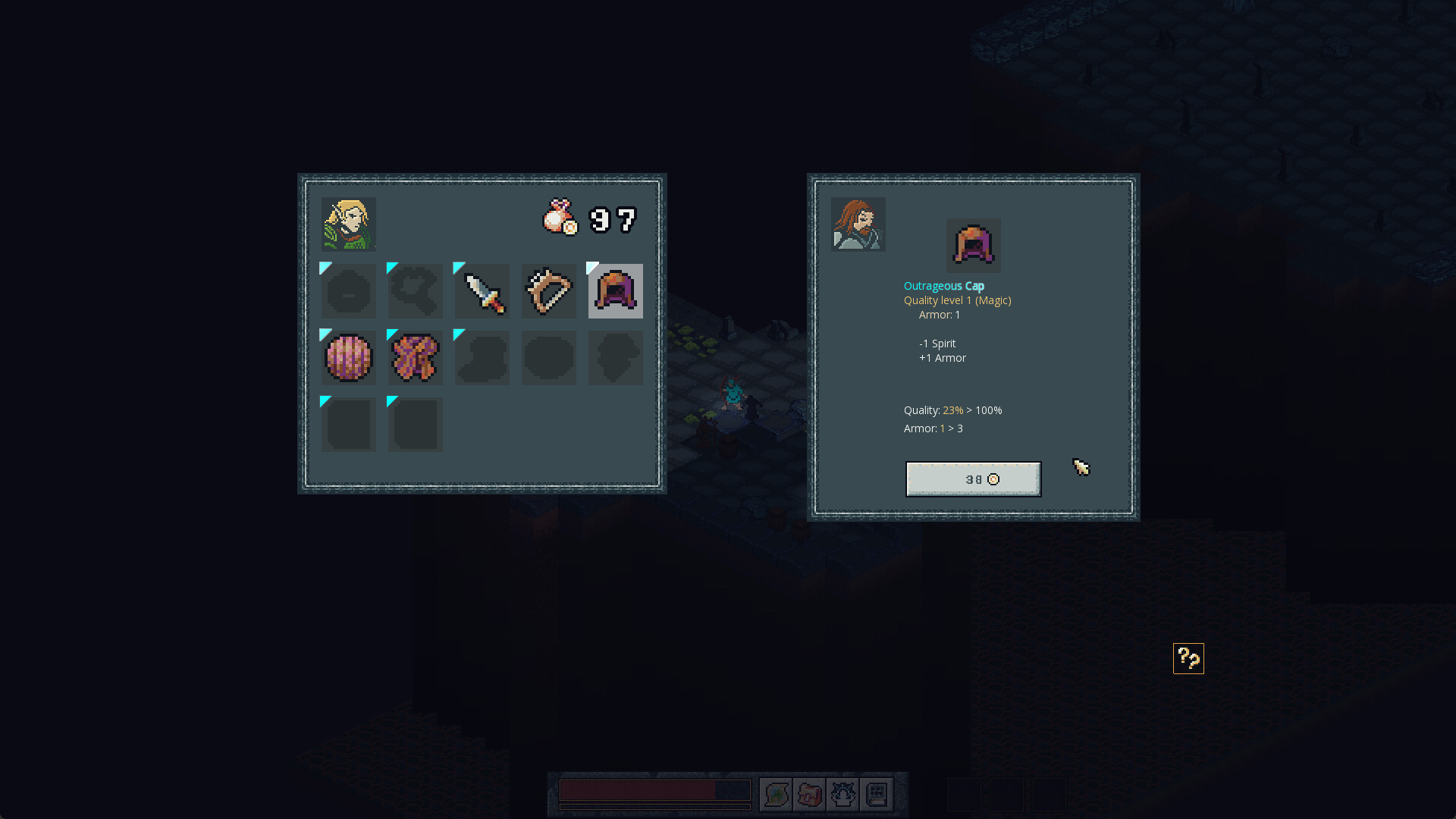Pay 38 gold to upgrade the cap
The height and width of the screenshot is (819, 1456).
pos(973,479)
